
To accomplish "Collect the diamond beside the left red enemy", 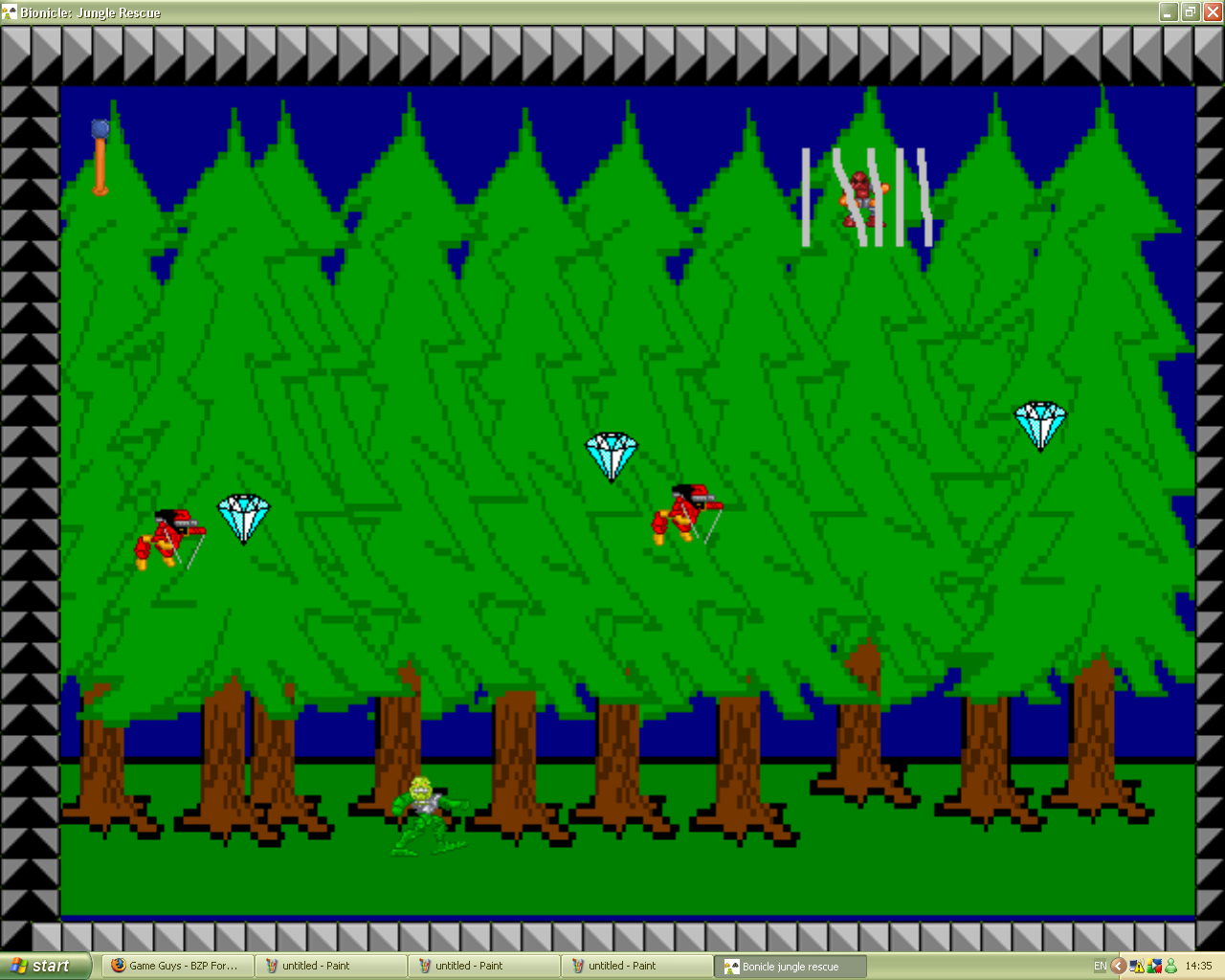I will [x=244, y=517].
